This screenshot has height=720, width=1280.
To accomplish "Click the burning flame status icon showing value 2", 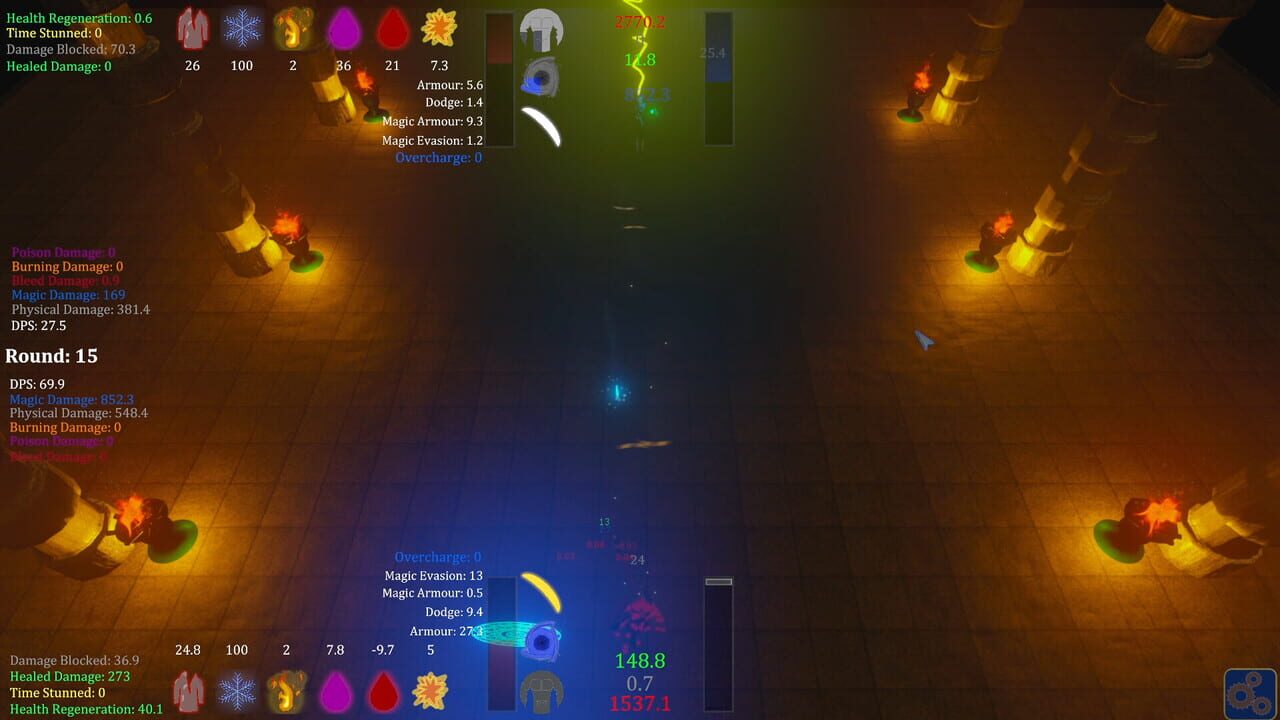I will click(293, 29).
